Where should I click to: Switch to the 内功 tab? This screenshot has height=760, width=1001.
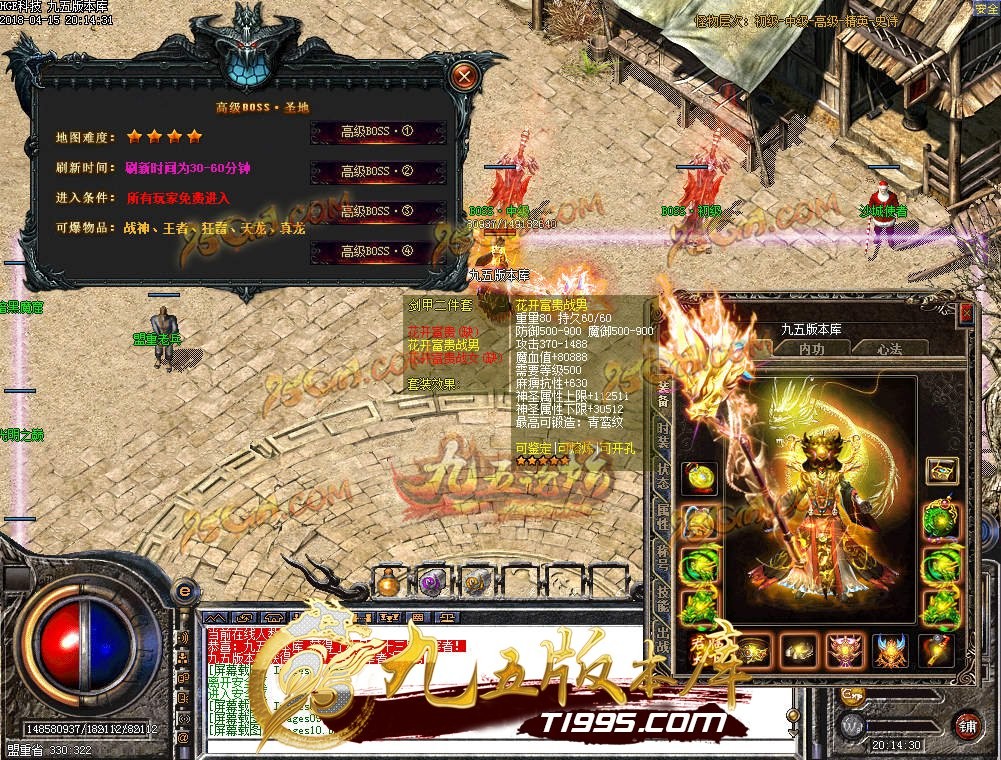[x=812, y=348]
